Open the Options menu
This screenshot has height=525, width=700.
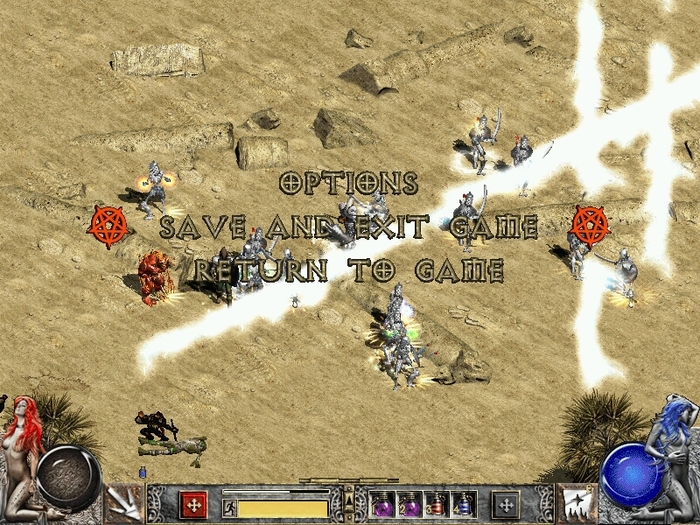[x=348, y=183]
